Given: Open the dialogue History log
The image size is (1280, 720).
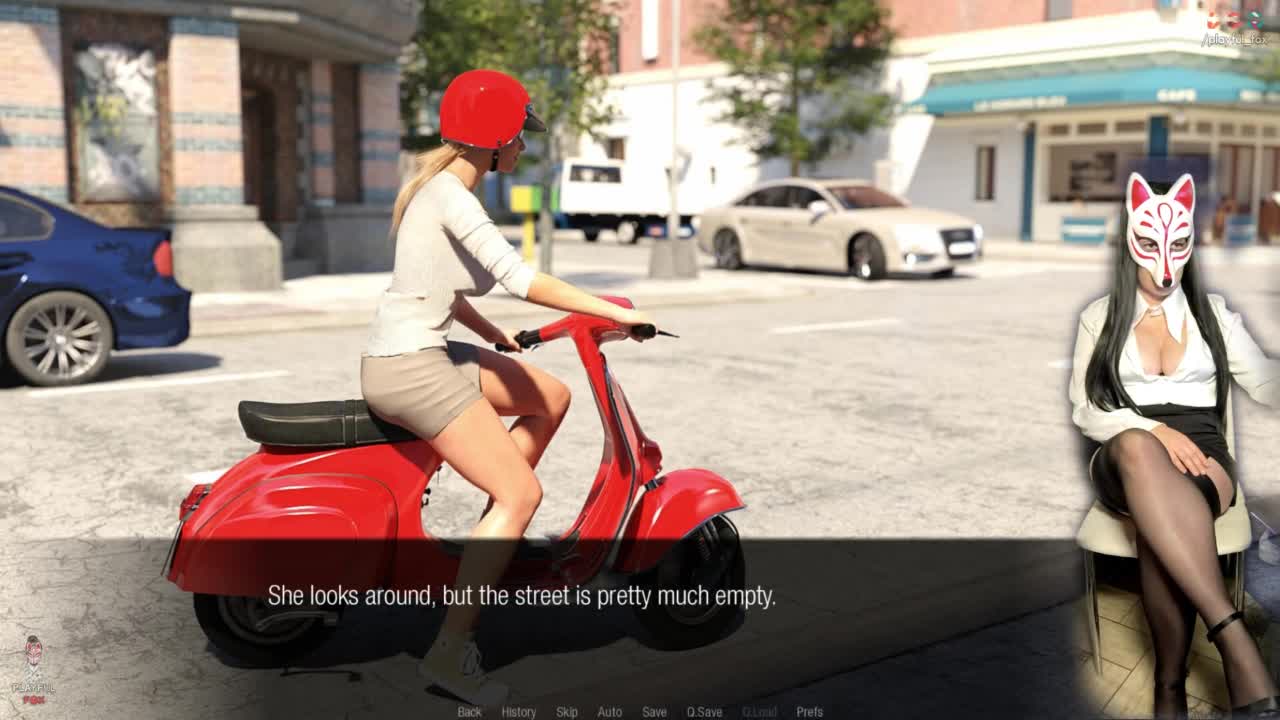Looking at the screenshot, I should (x=518, y=712).
